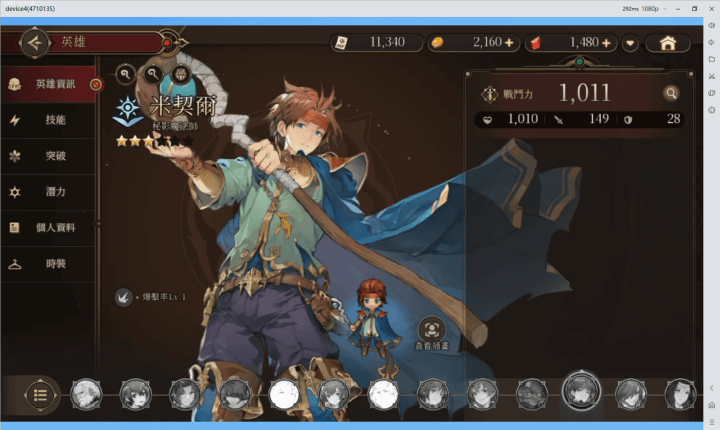Add more gold coins with the plus
Image resolution: width=720 pixels, height=430 pixels.
coord(509,43)
